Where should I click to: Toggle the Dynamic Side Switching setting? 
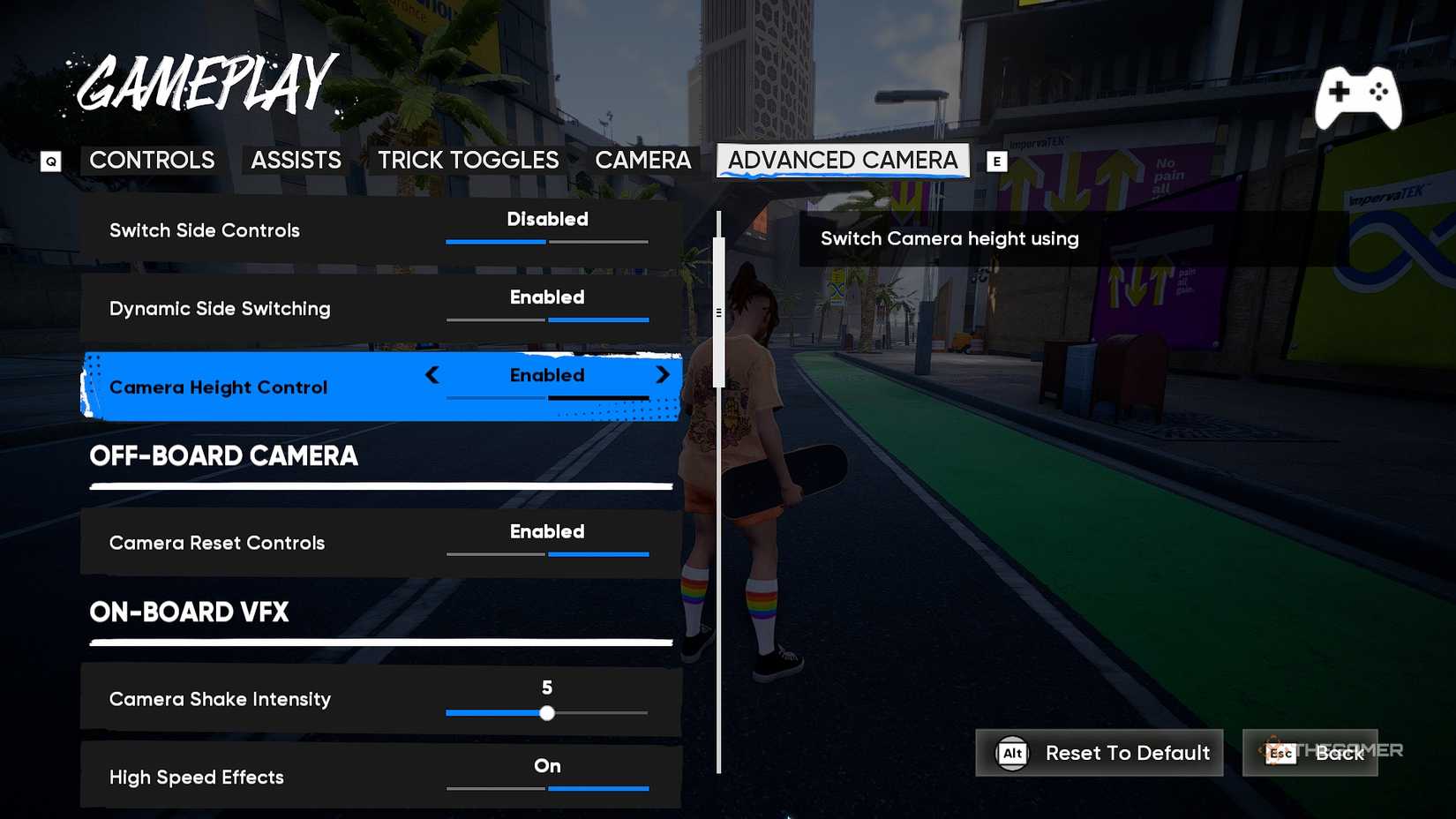[x=547, y=307]
